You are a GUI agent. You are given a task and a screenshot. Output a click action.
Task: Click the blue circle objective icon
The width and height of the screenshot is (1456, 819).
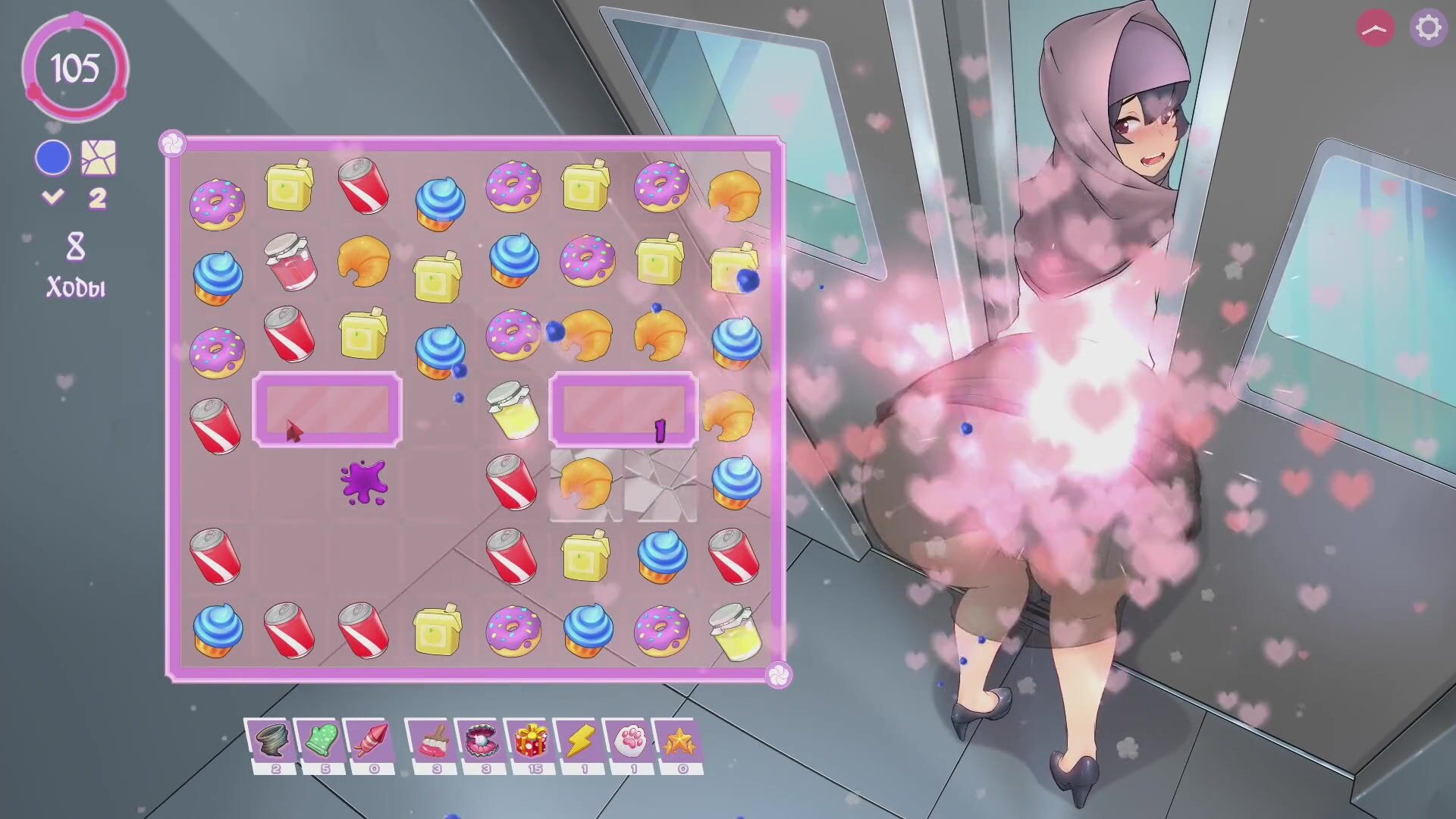(x=53, y=158)
